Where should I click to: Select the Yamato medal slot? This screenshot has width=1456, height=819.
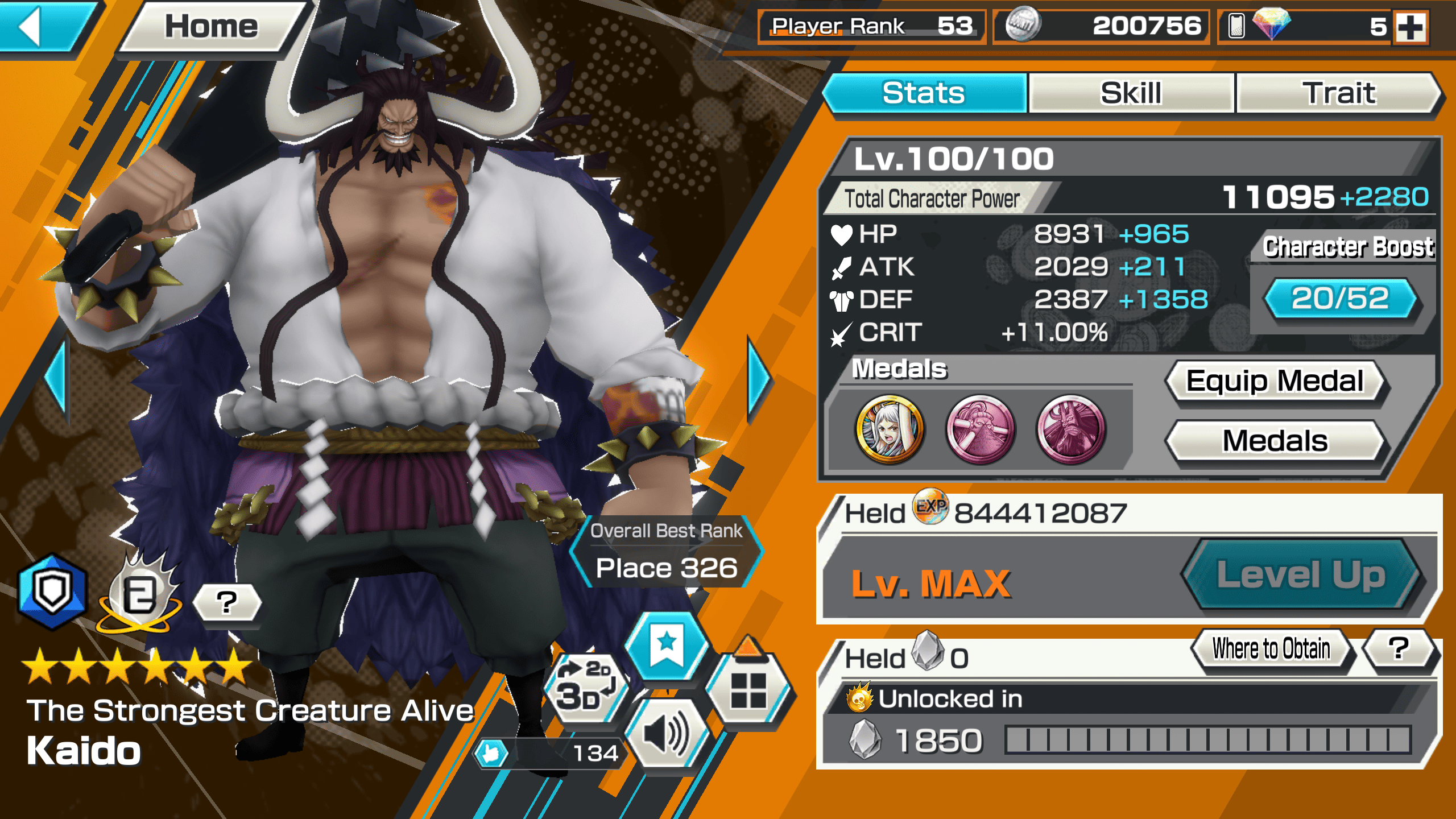[x=889, y=430]
